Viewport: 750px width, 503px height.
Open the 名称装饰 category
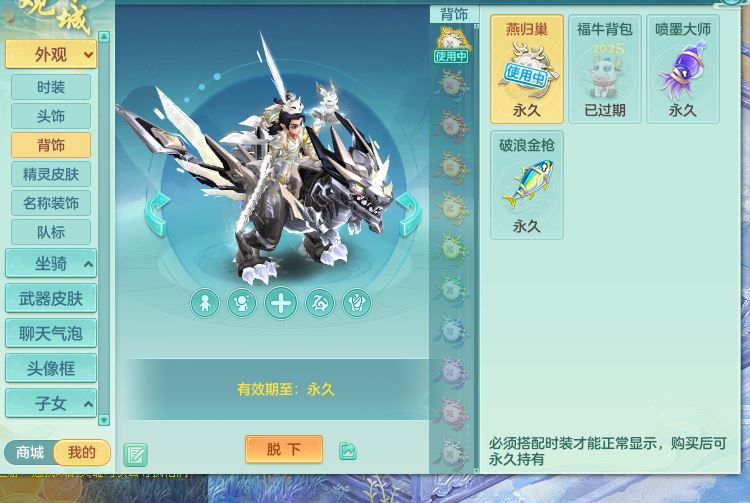pos(50,203)
